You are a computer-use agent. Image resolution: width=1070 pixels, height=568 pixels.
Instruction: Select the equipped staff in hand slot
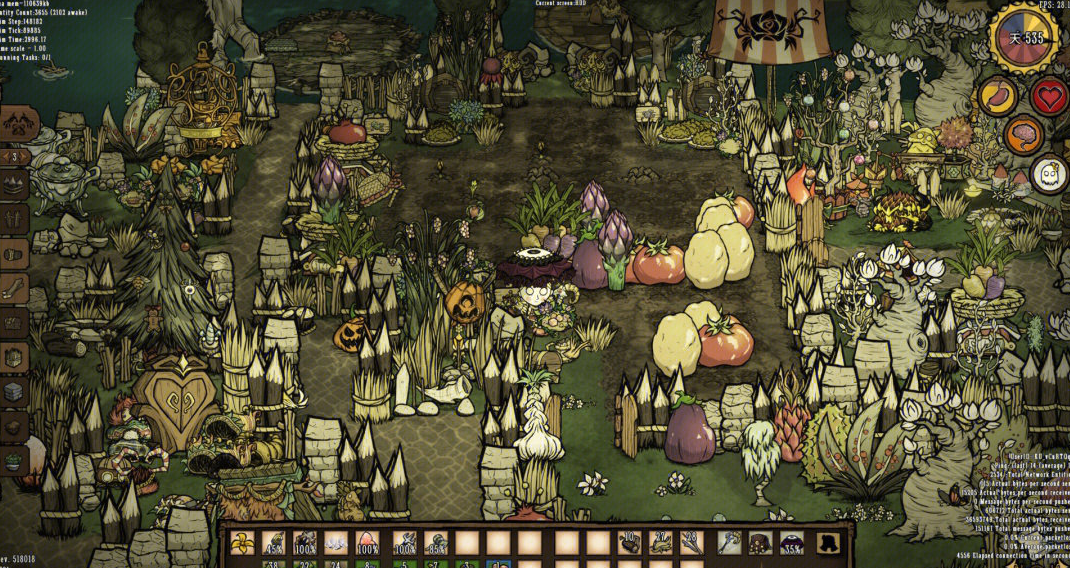(x=729, y=543)
